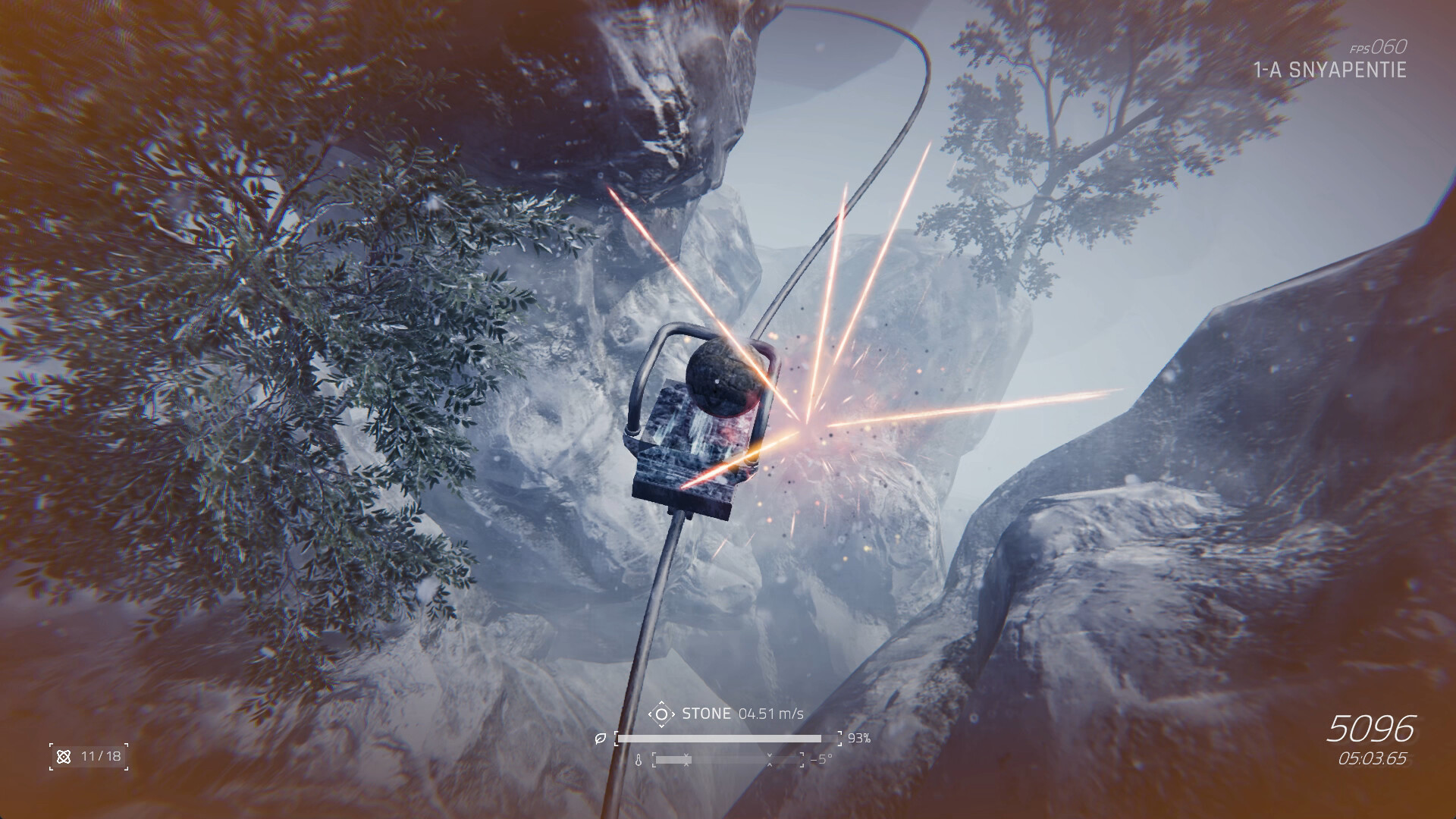Image resolution: width=1456 pixels, height=819 pixels.
Task: Click the collectible atom icon near 11/18 counter
Action: point(64,757)
